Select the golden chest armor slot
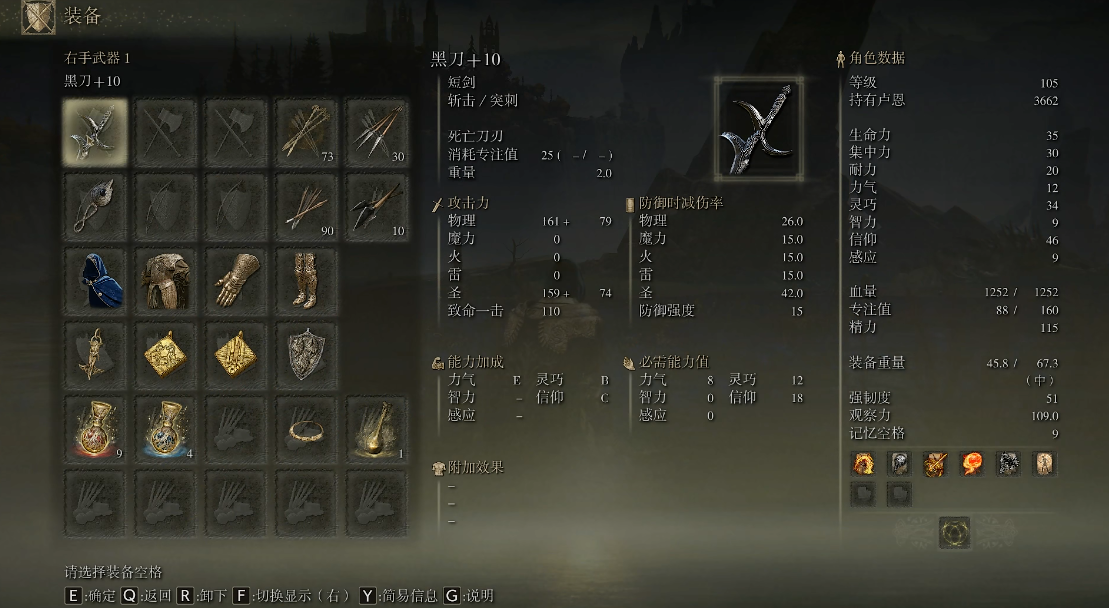The image size is (1109, 608). (165, 279)
